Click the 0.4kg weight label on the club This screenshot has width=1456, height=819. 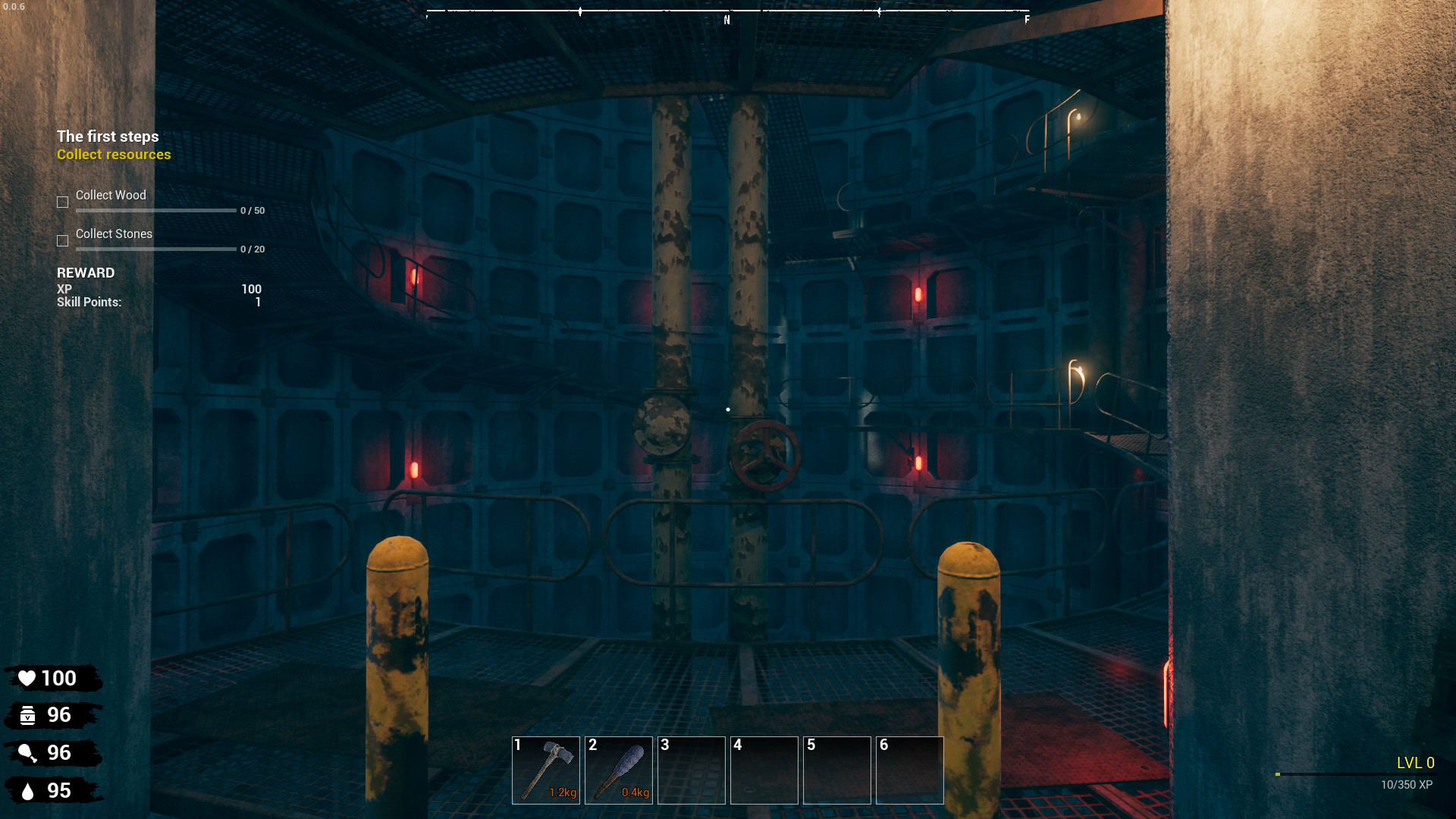635,792
